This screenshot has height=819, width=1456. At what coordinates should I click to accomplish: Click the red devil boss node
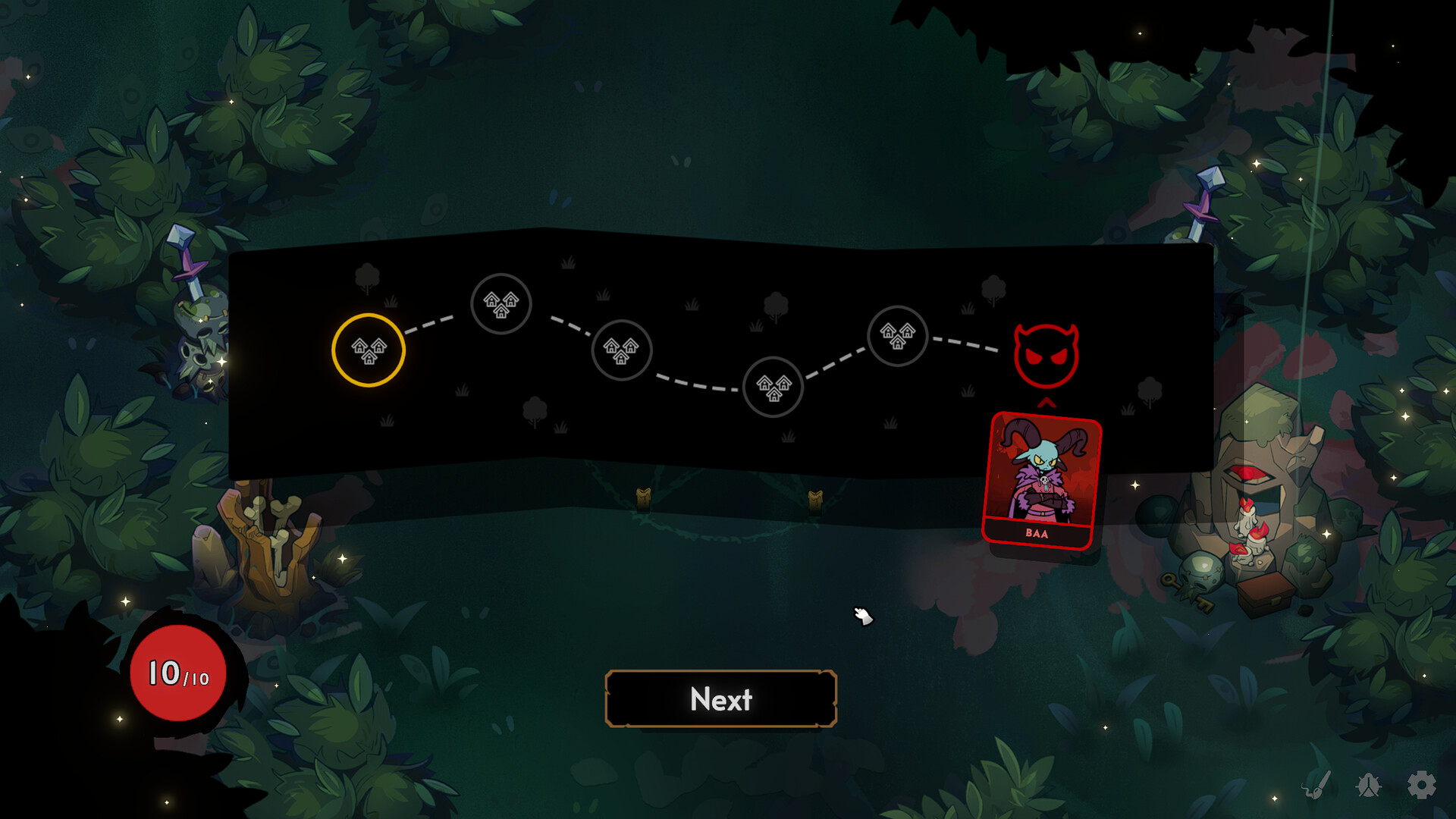[x=1046, y=350]
